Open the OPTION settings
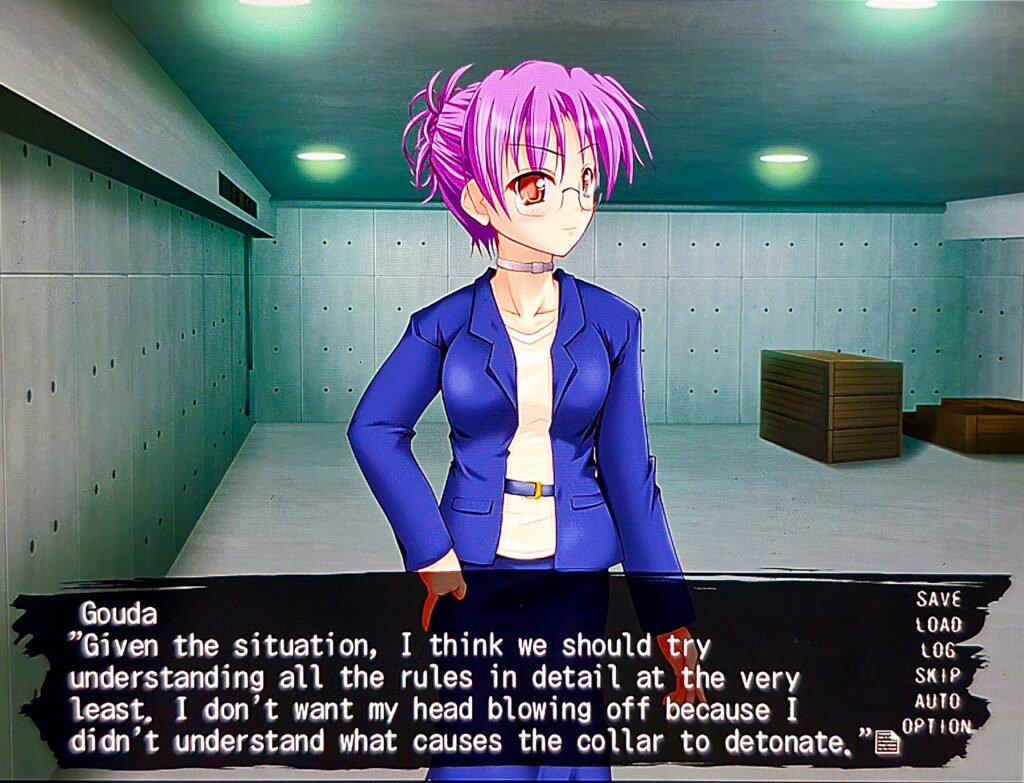 [x=936, y=727]
